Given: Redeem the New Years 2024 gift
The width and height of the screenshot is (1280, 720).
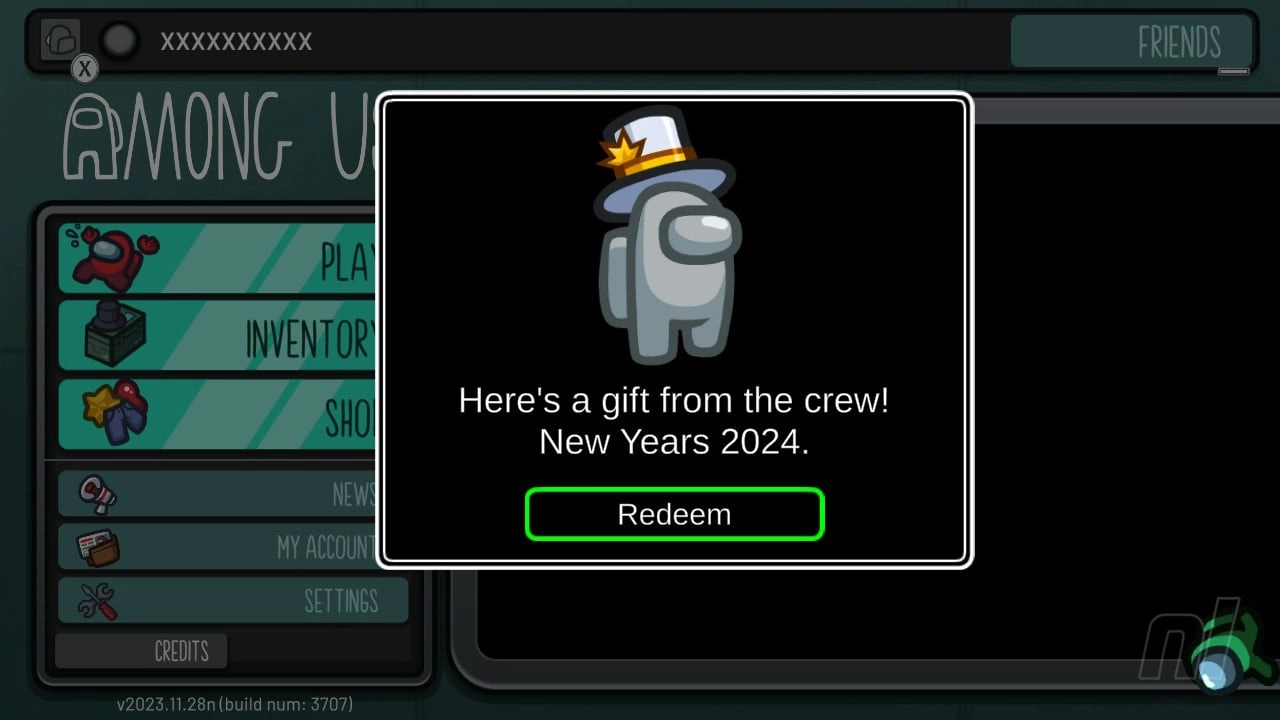Looking at the screenshot, I should pos(674,514).
